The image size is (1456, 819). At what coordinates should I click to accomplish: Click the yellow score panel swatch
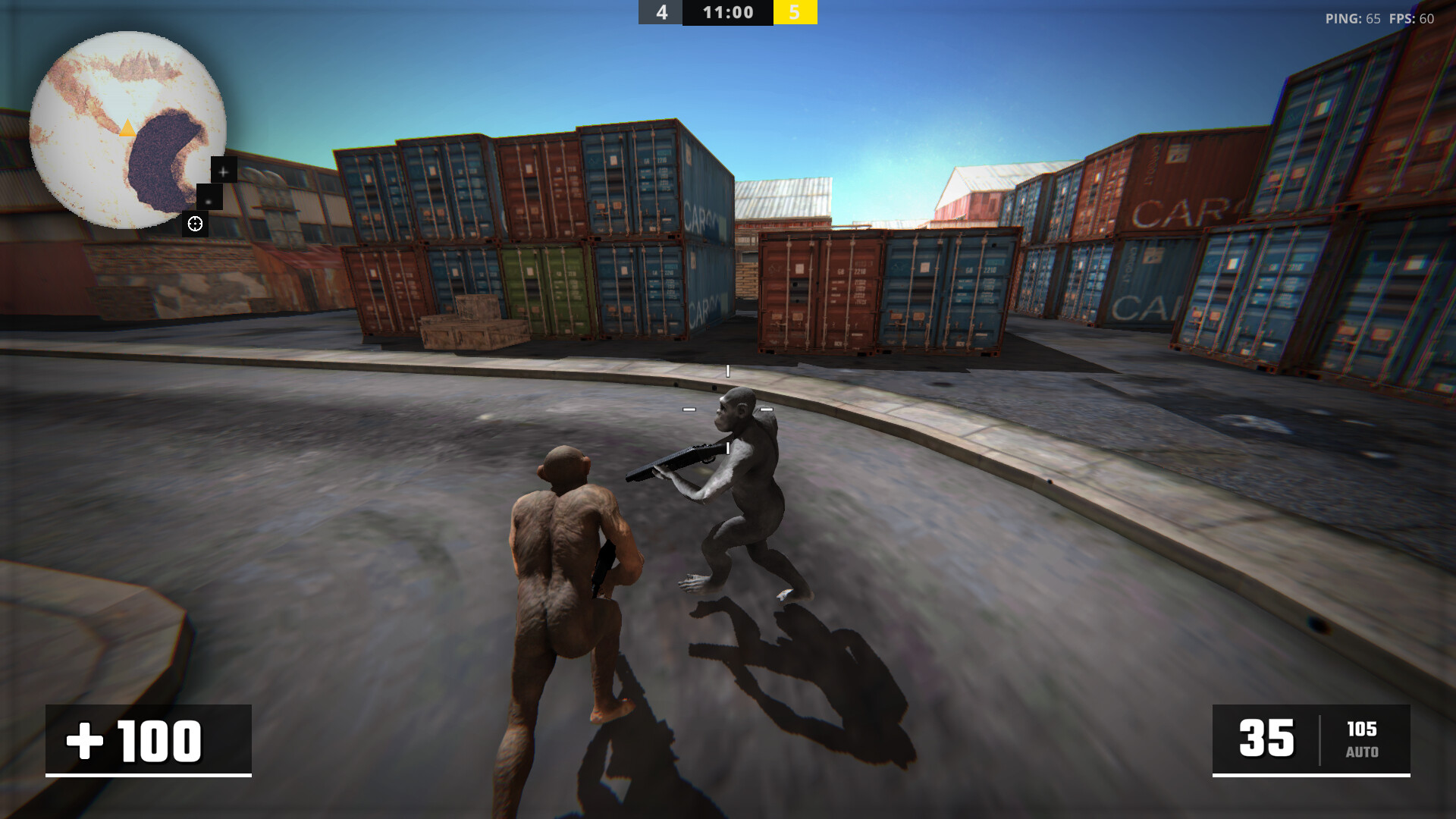coord(795,11)
